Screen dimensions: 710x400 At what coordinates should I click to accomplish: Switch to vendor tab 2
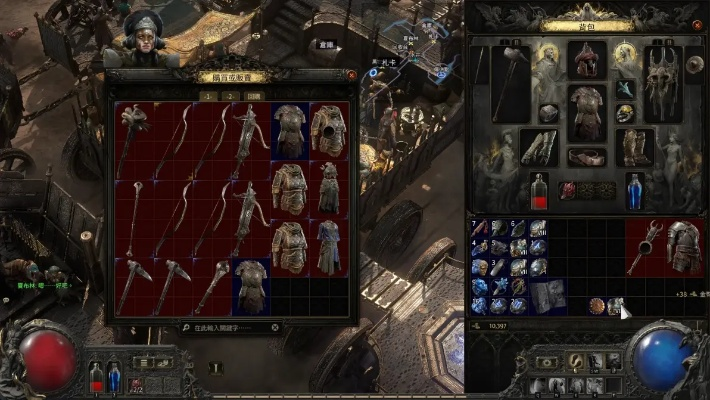click(228, 95)
